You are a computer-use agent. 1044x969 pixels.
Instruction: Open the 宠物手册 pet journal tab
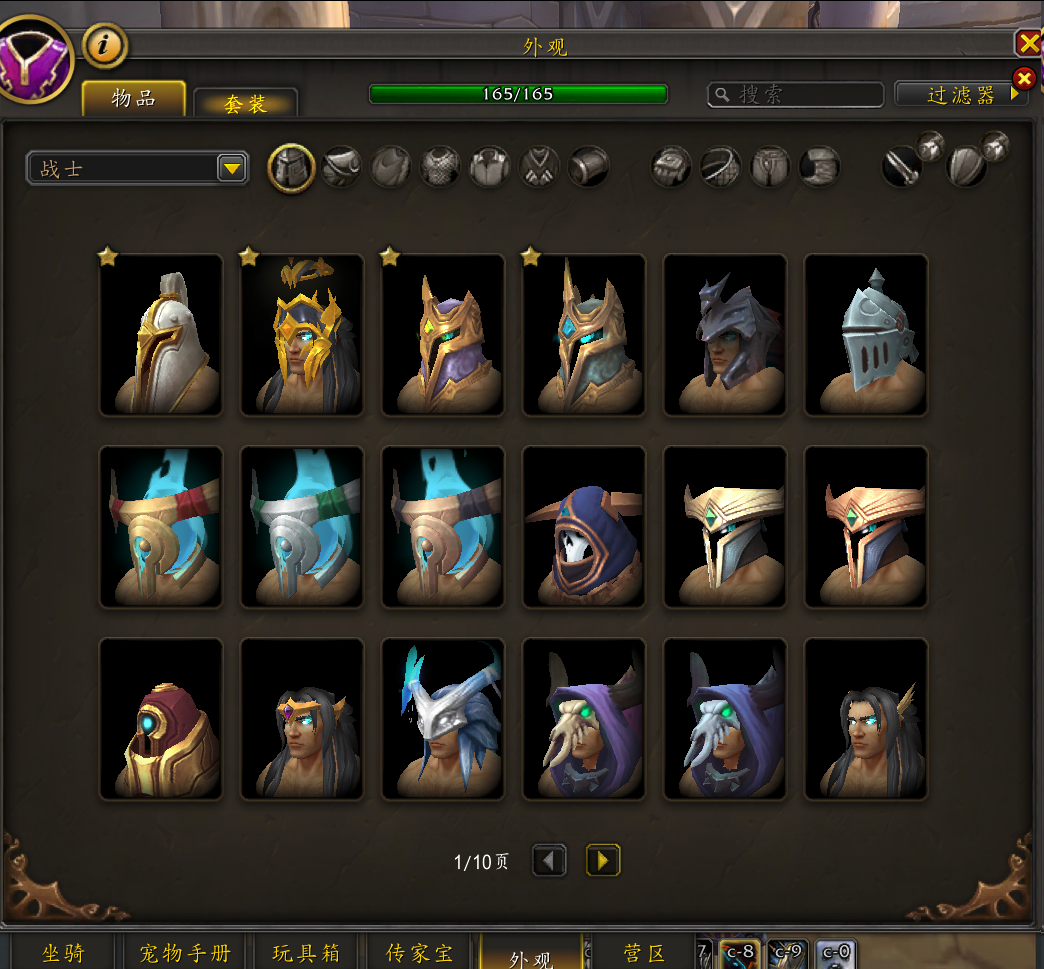pyautogui.click(x=184, y=953)
